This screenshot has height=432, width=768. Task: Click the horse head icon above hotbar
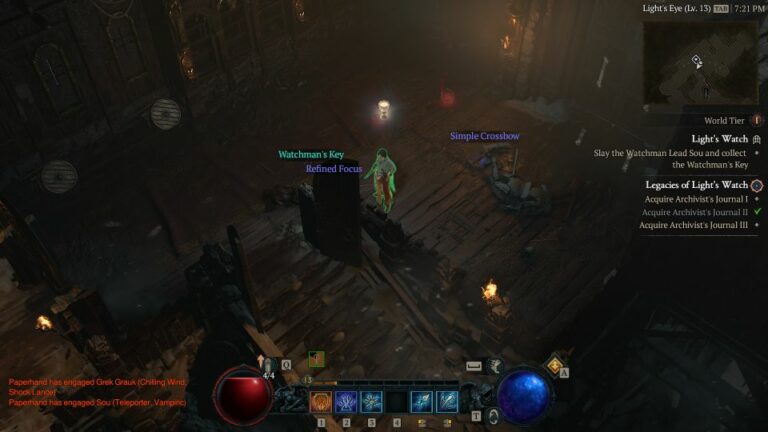tap(495, 366)
